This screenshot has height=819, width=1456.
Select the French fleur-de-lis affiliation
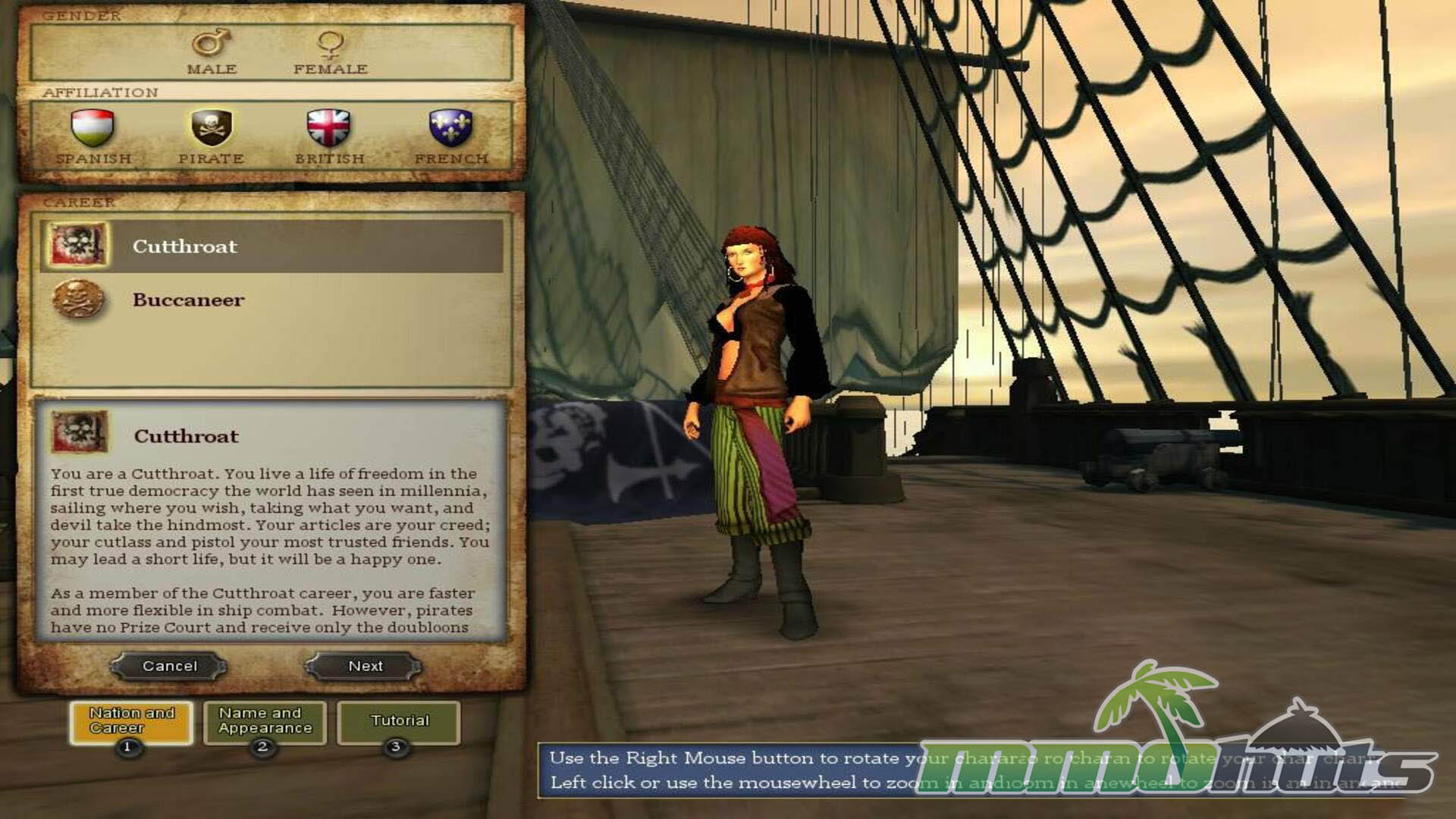451,136
